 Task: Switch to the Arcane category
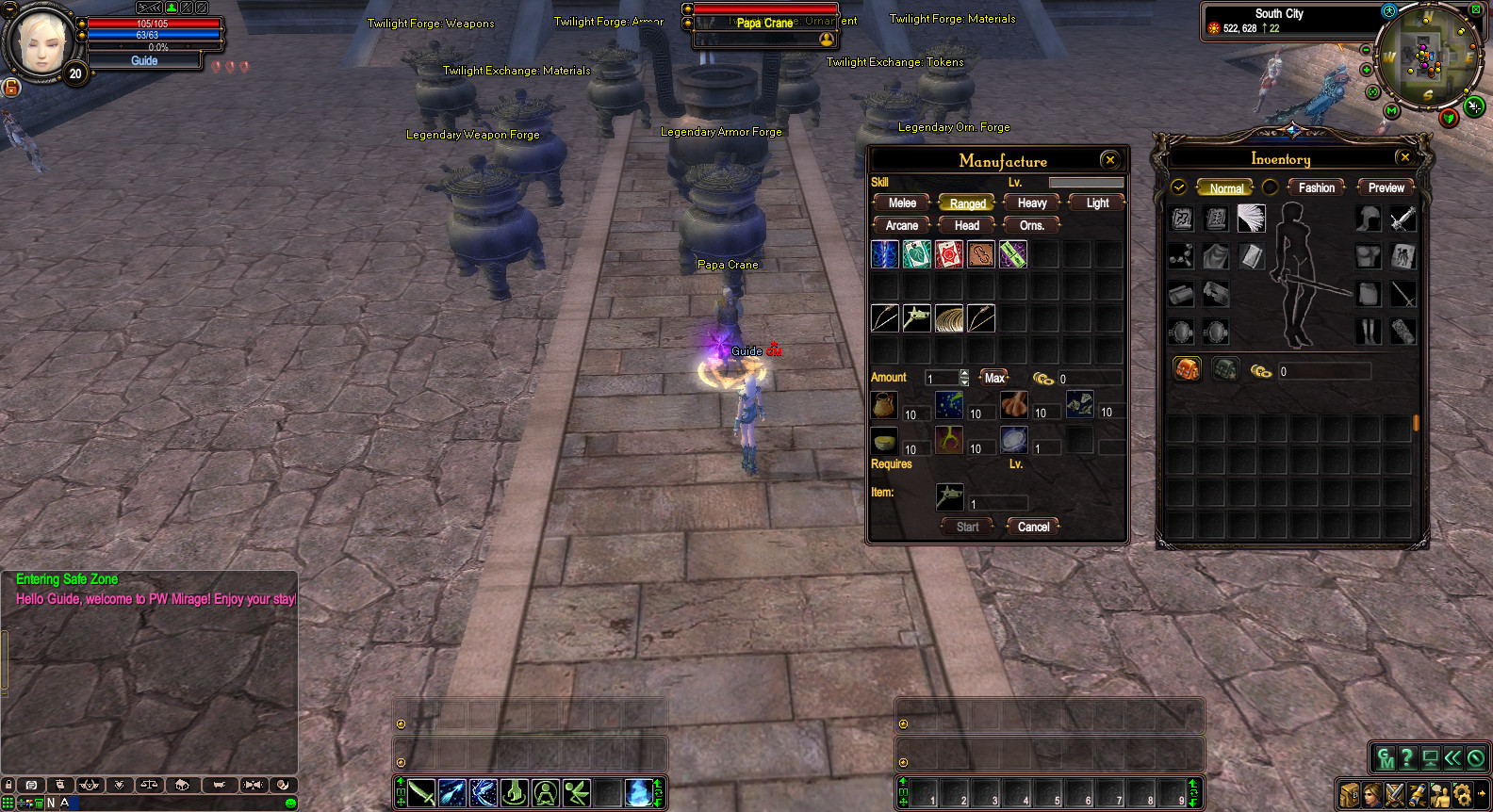(x=902, y=226)
